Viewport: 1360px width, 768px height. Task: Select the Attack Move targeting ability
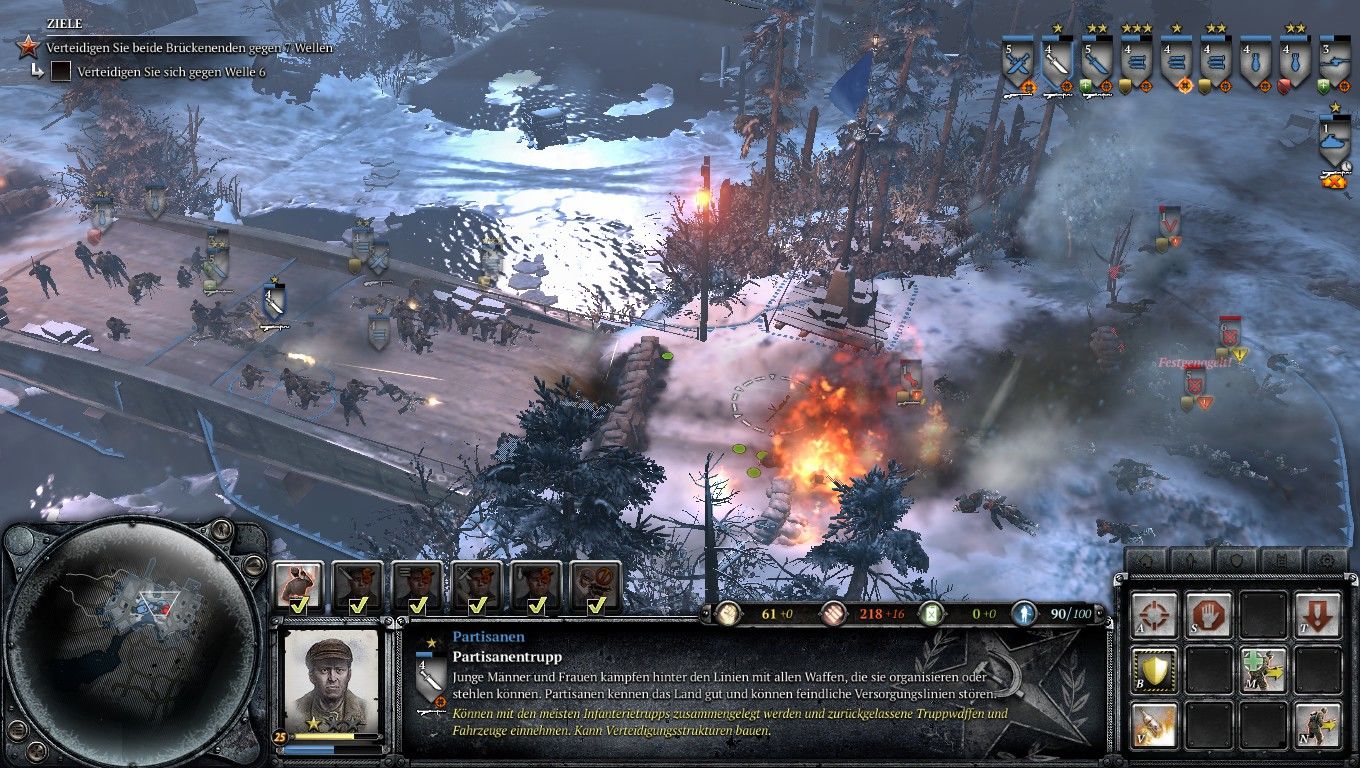coord(1155,614)
